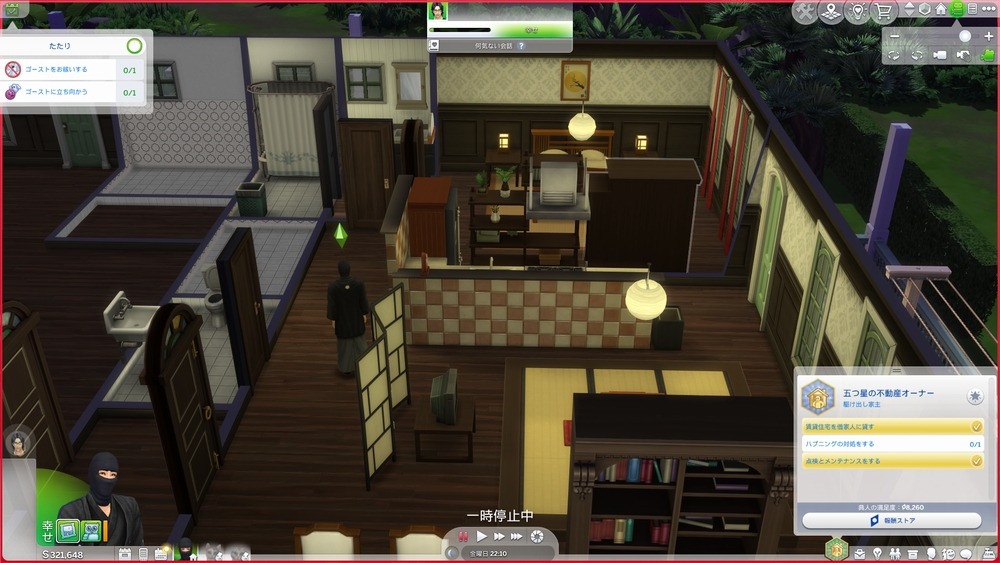Pause the game with the pause button
The width and height of the screenshot is (1000, 563).
tap(463, 537)
